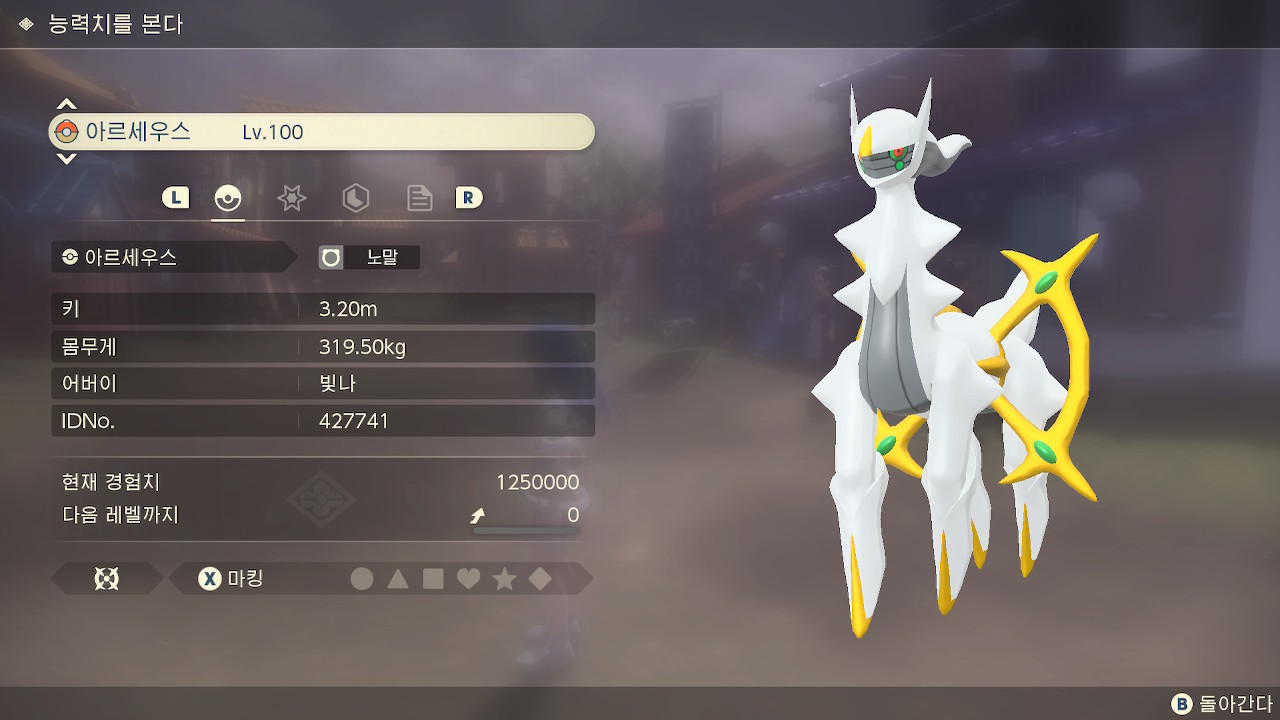Show the document notes tab

click(x=419, y=198)
